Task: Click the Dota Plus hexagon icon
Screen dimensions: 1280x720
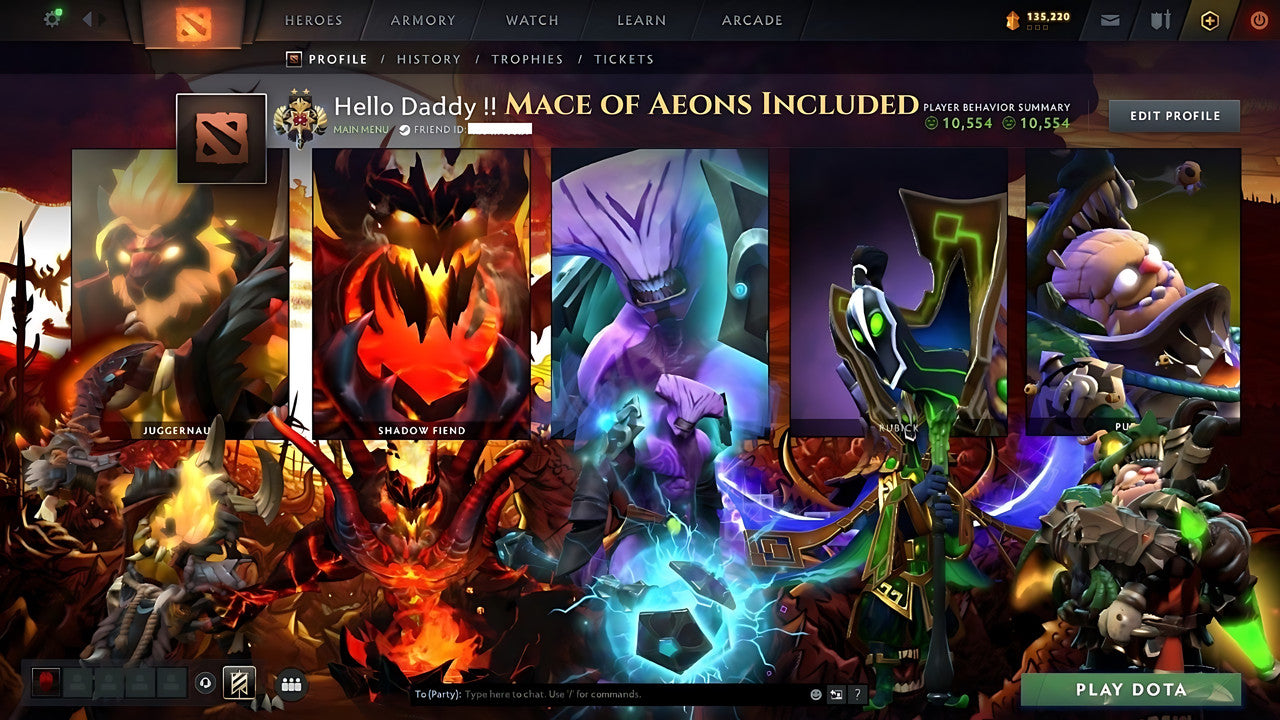Action: click(1210, 19)
